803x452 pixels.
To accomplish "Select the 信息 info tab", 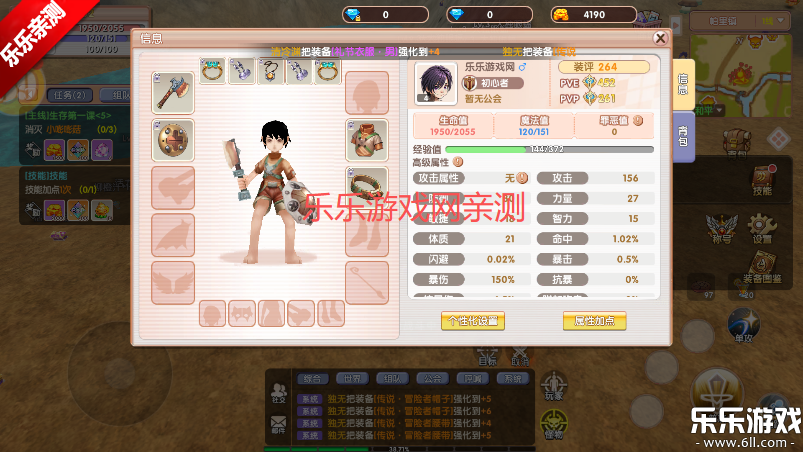I will point(683,83).
